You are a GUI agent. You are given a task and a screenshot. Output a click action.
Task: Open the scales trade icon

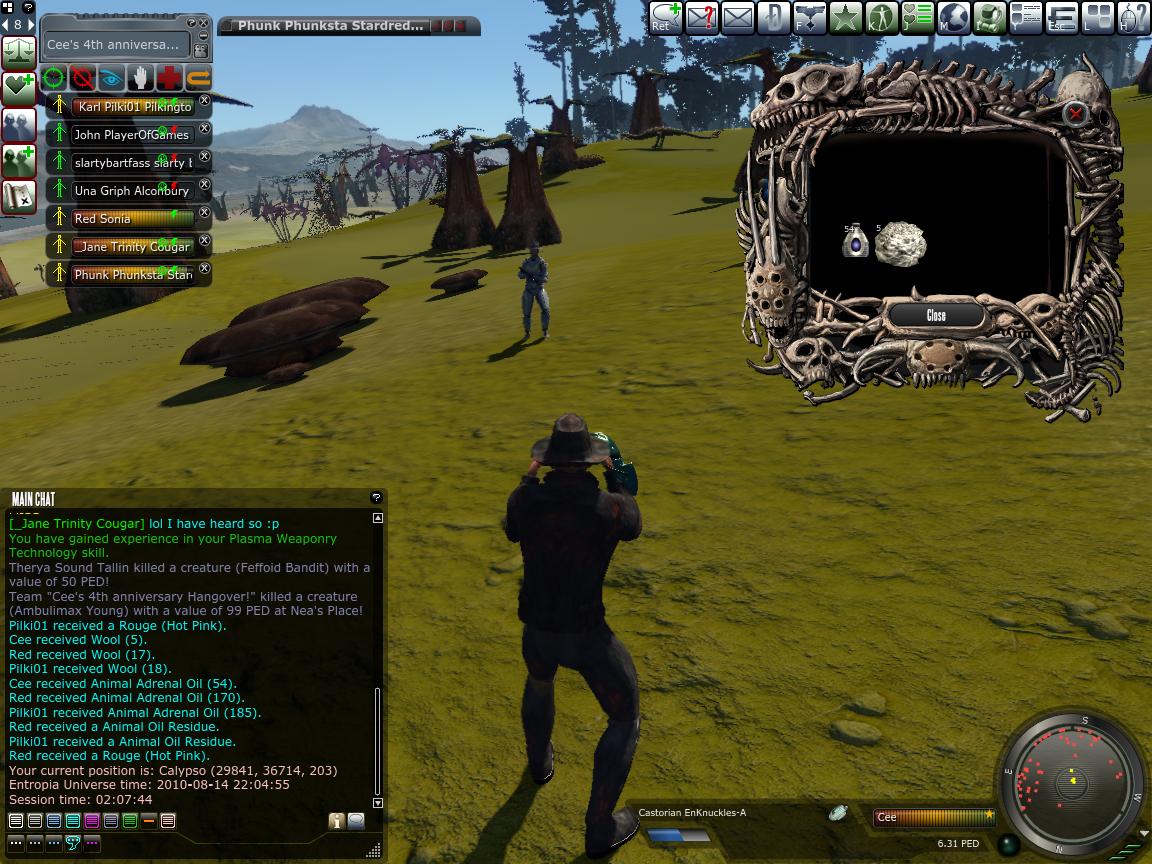(x=19, y=52)
